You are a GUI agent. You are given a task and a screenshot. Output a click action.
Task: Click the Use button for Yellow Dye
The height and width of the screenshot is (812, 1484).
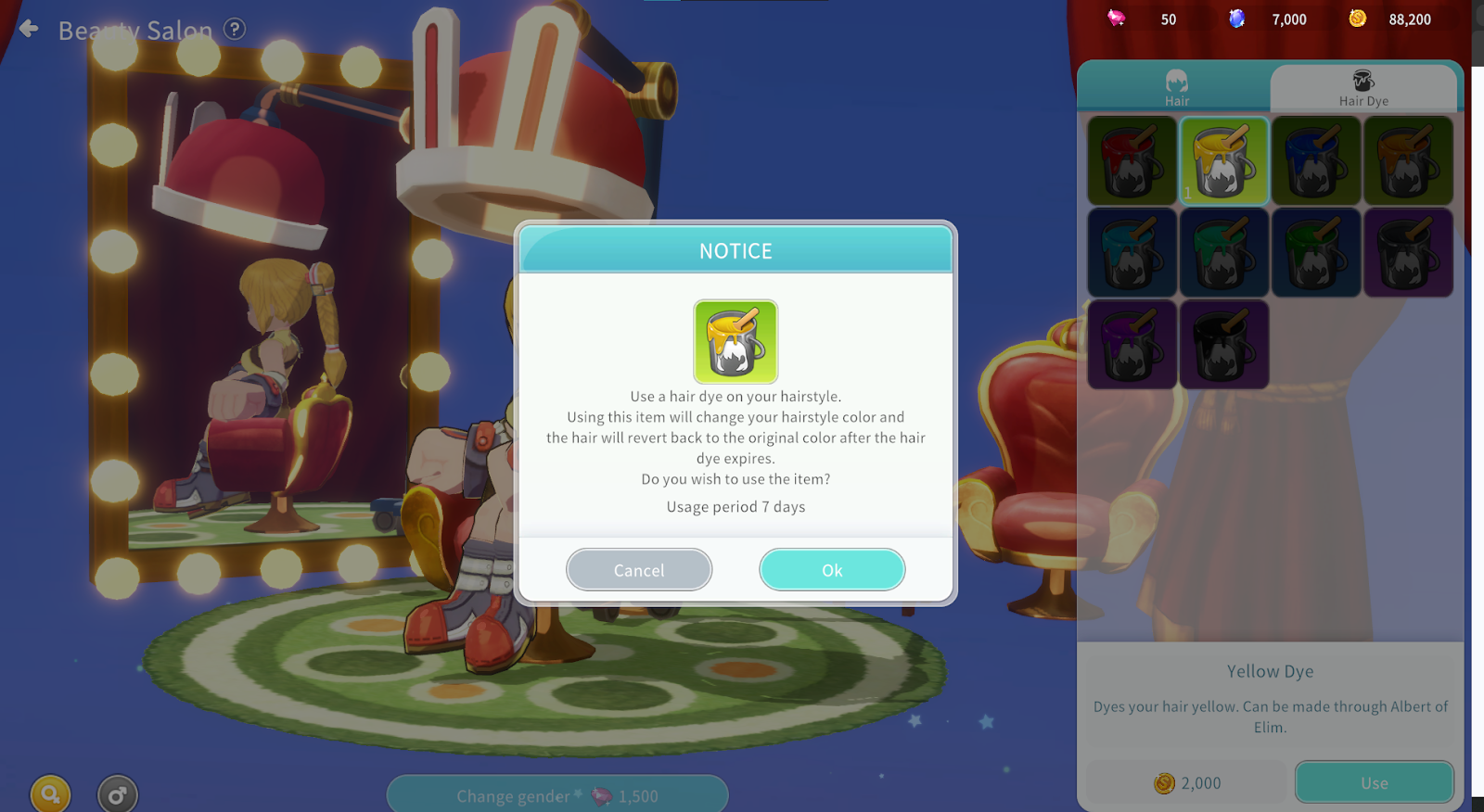coord(1374,783)
